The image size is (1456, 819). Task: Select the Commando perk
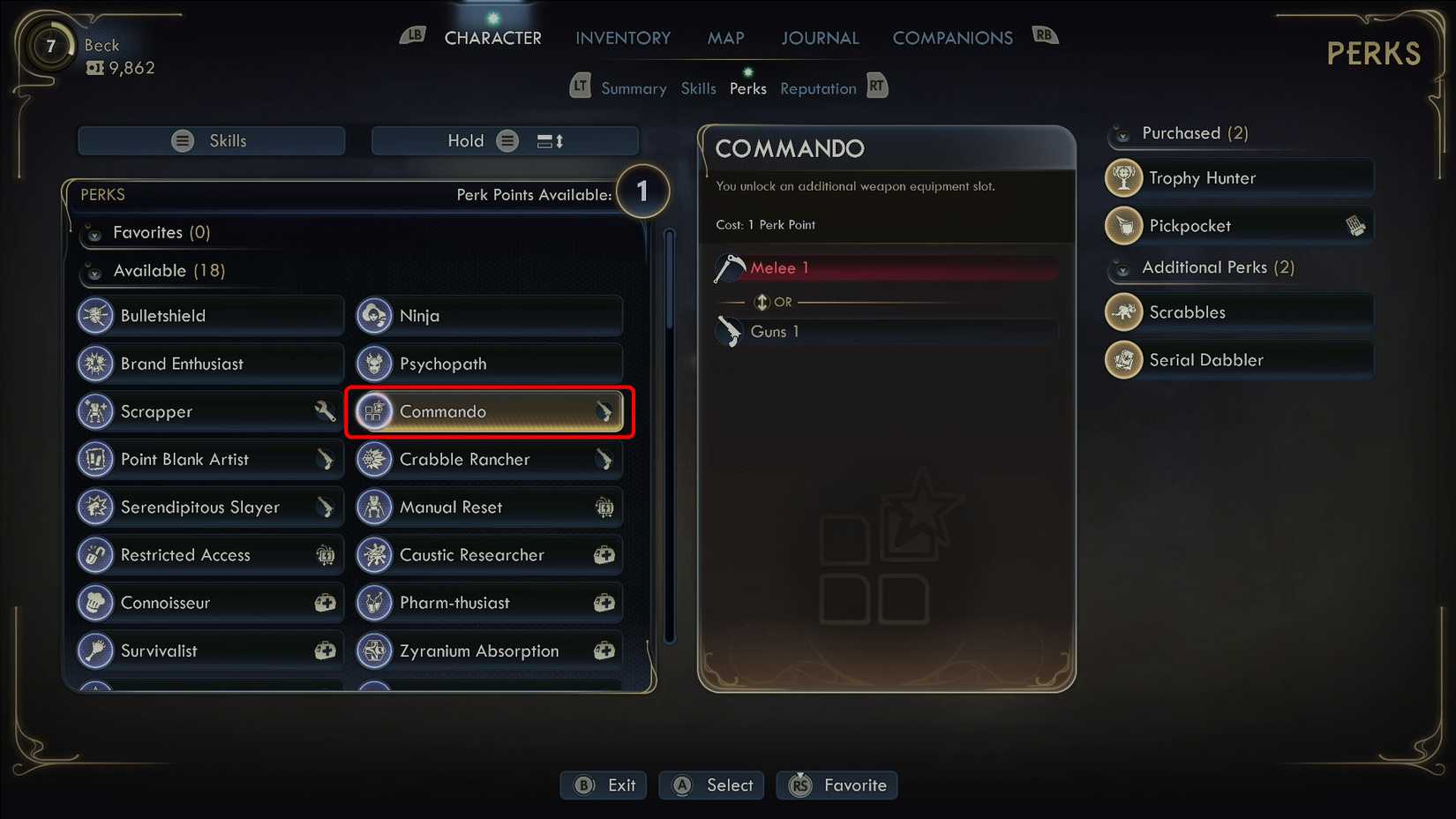point(489,411)
